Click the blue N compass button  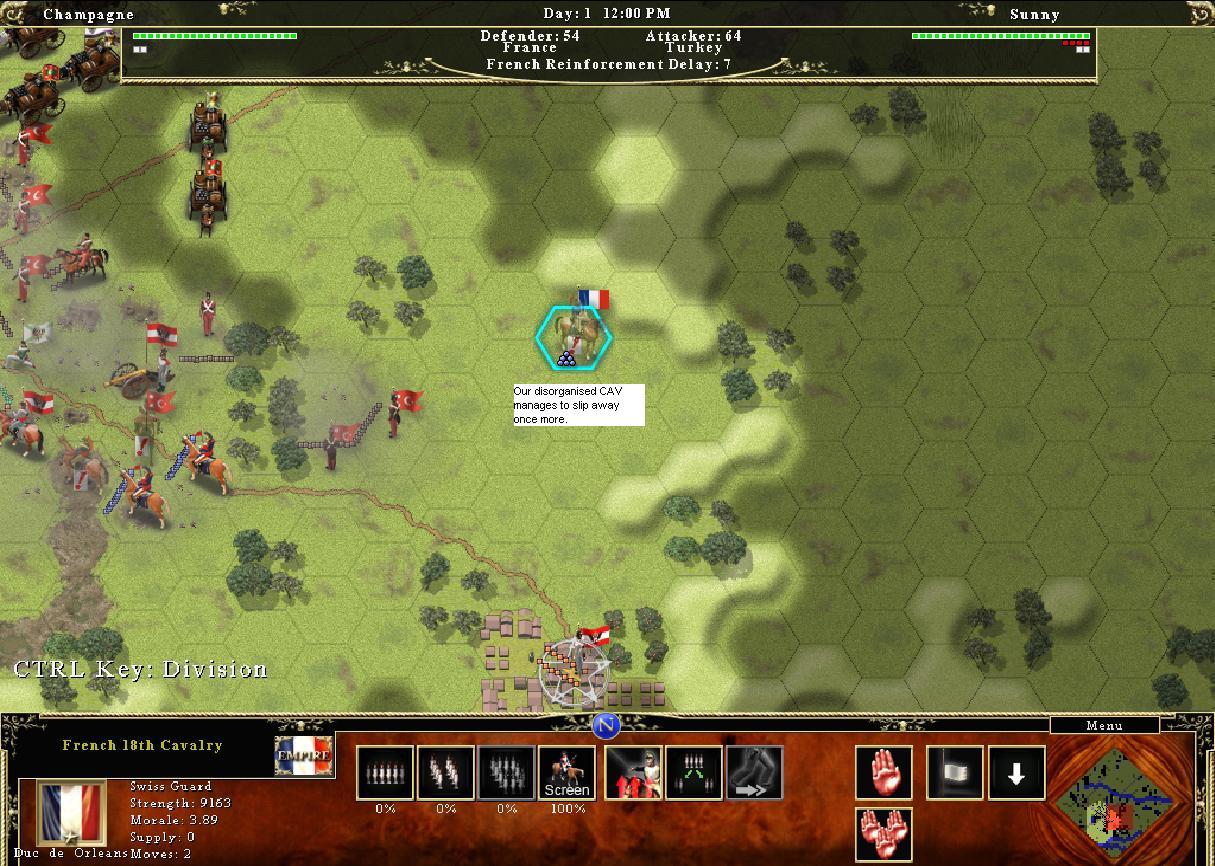pos(606,726)
